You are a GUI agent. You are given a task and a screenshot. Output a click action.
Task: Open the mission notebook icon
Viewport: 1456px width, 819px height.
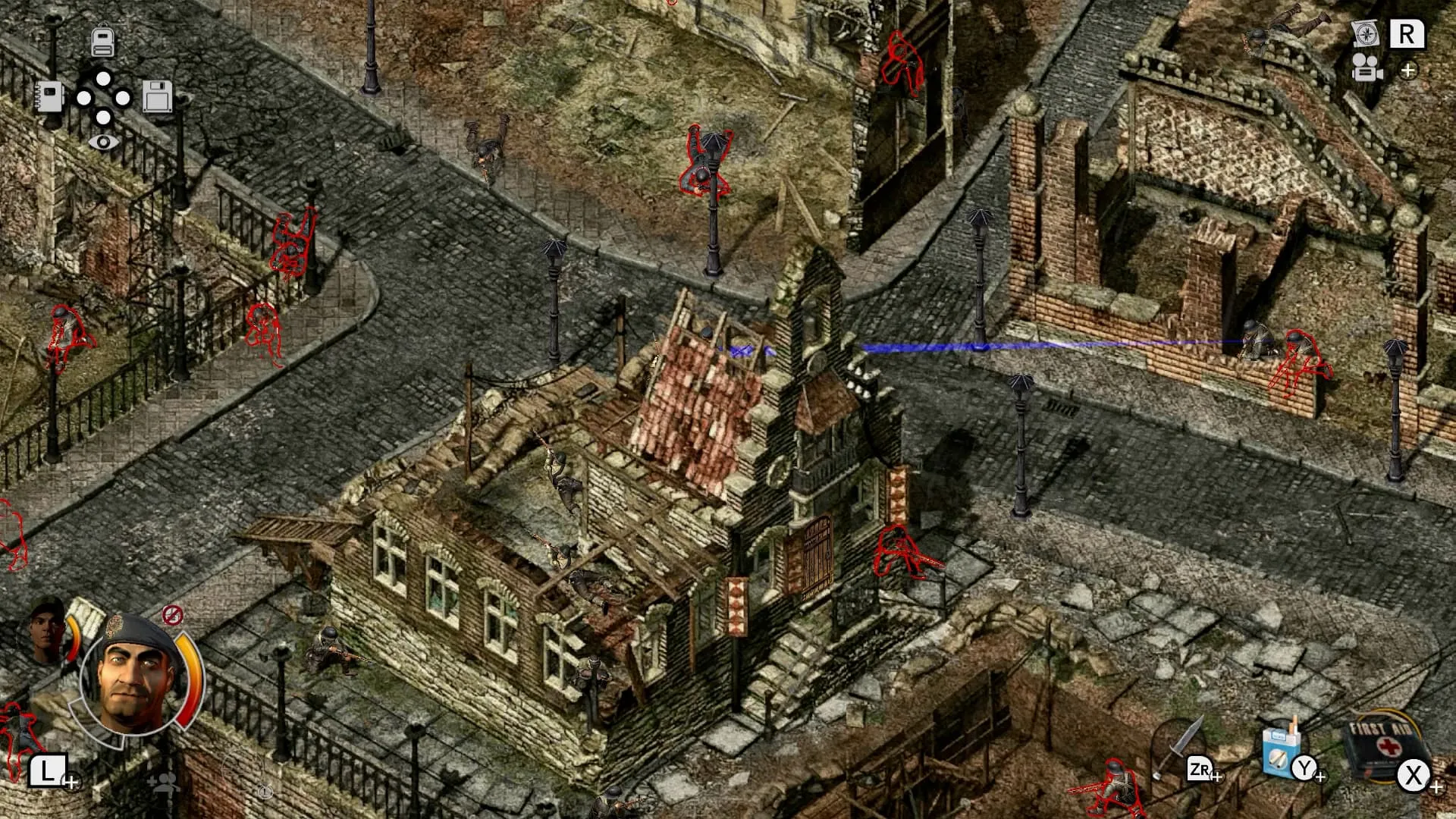pyautogui.click(x=50, y=96)
